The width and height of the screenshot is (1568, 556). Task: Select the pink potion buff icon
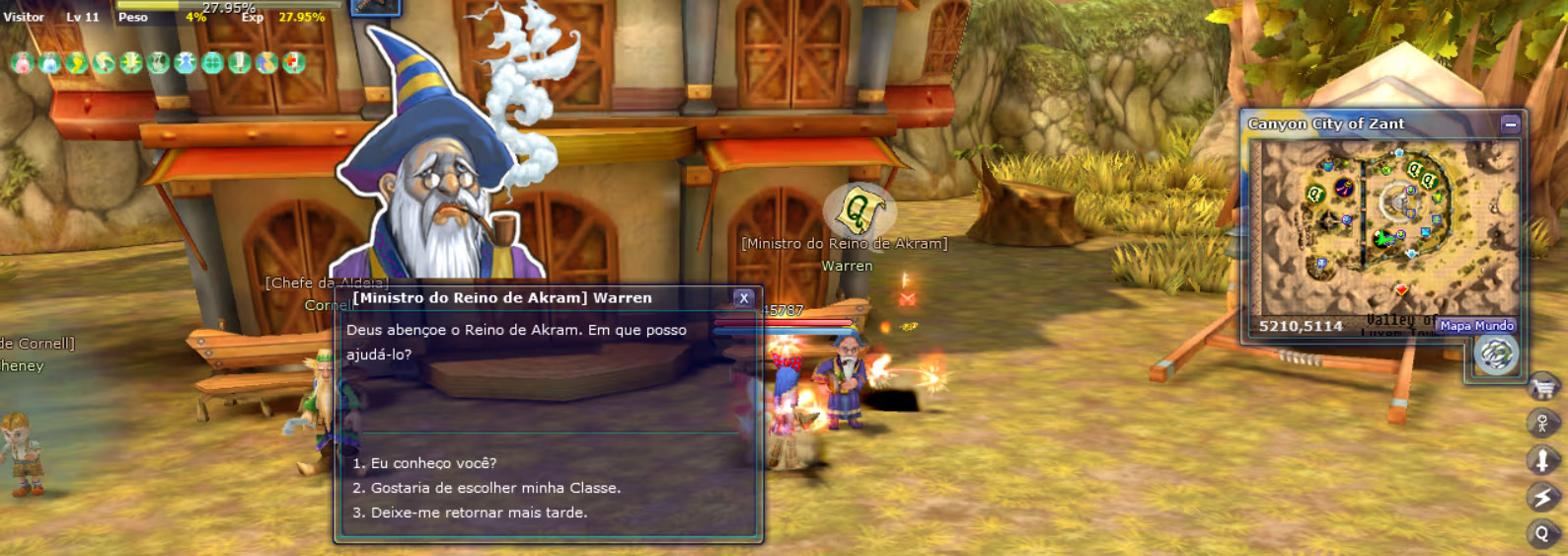coord(22,63)
